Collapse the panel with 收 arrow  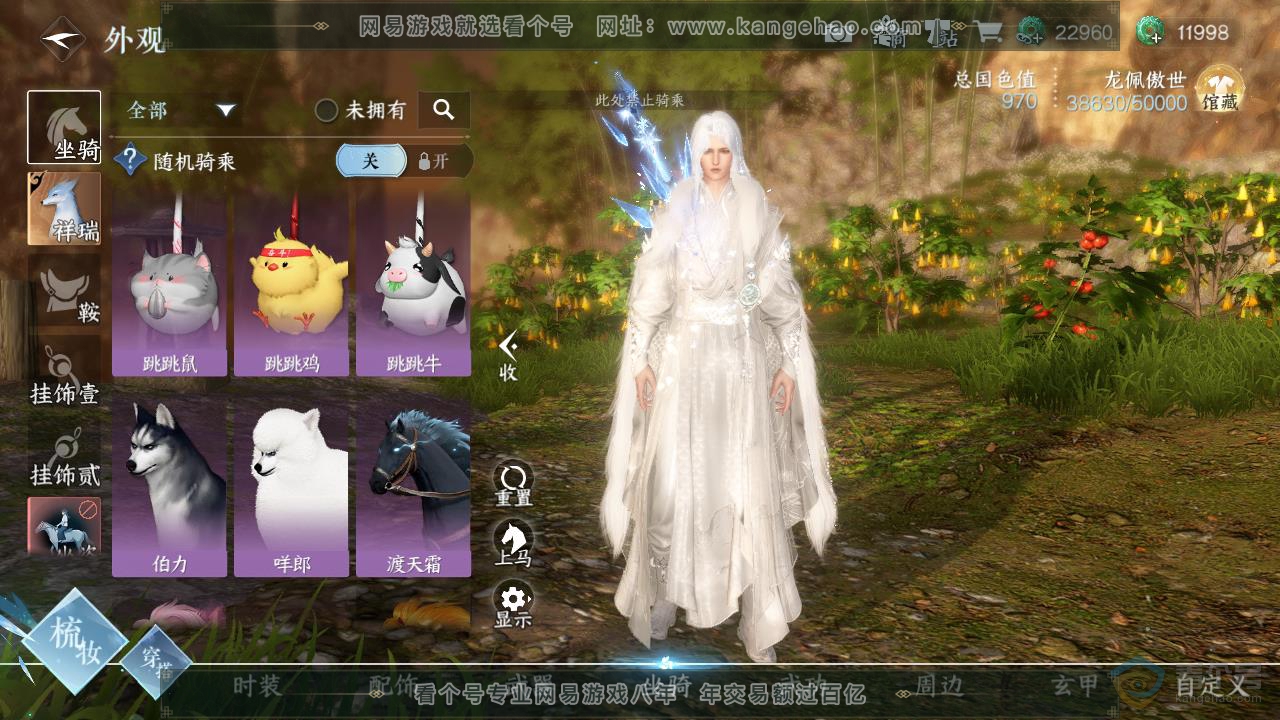pos(509,355)
